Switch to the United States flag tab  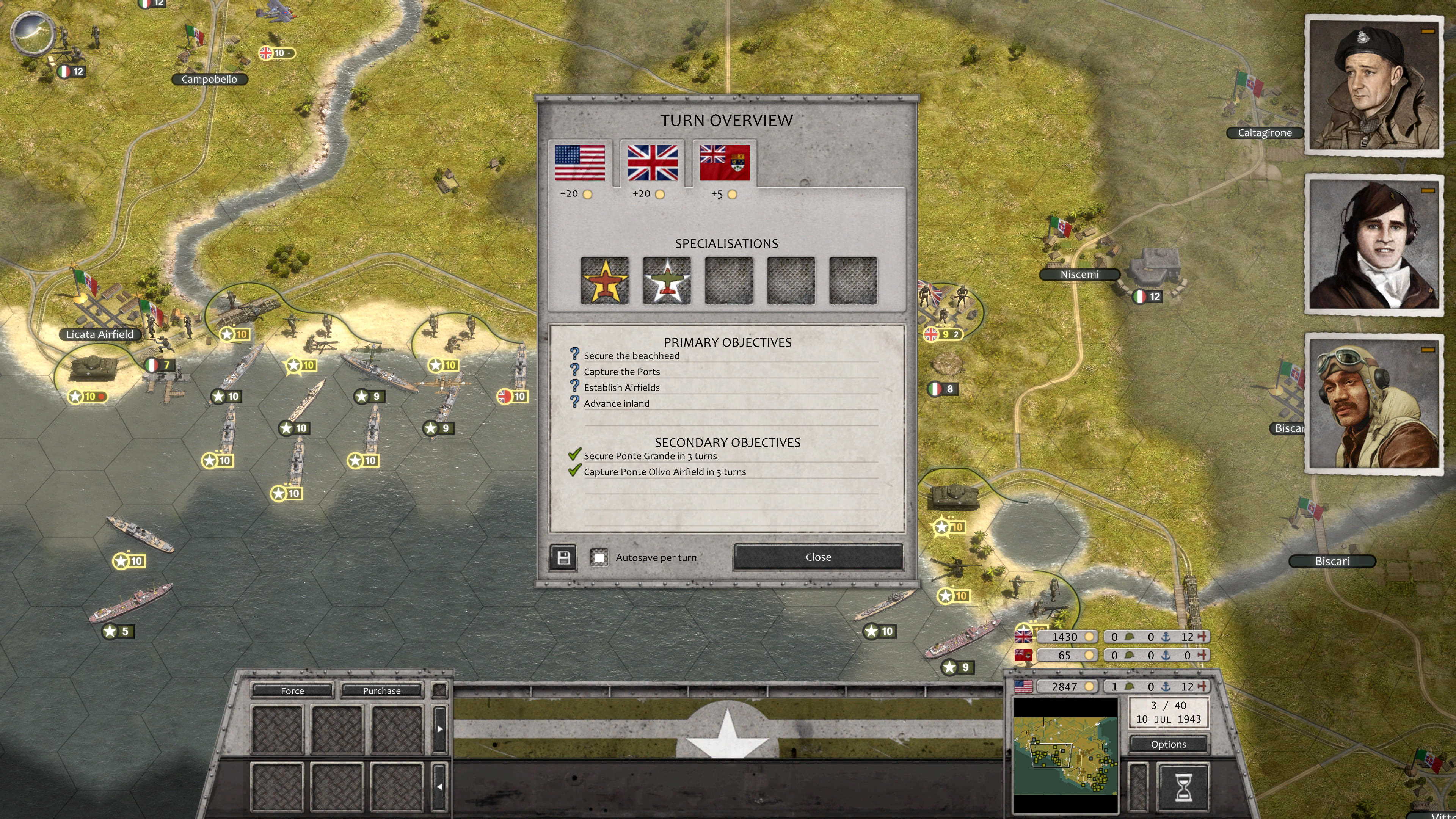pyautogui.click(x=579, y=163)
